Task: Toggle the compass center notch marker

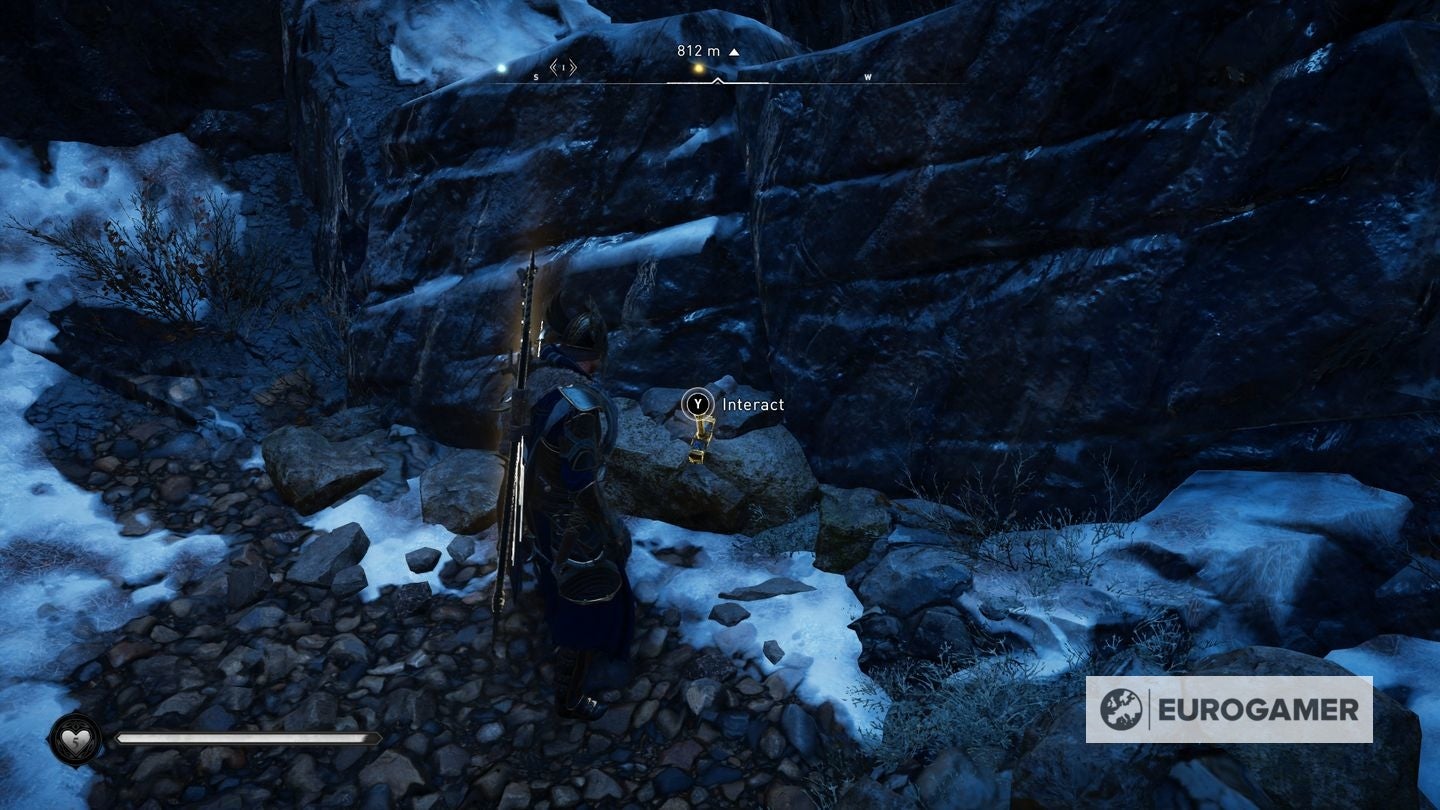Action: tap(717, 80)
